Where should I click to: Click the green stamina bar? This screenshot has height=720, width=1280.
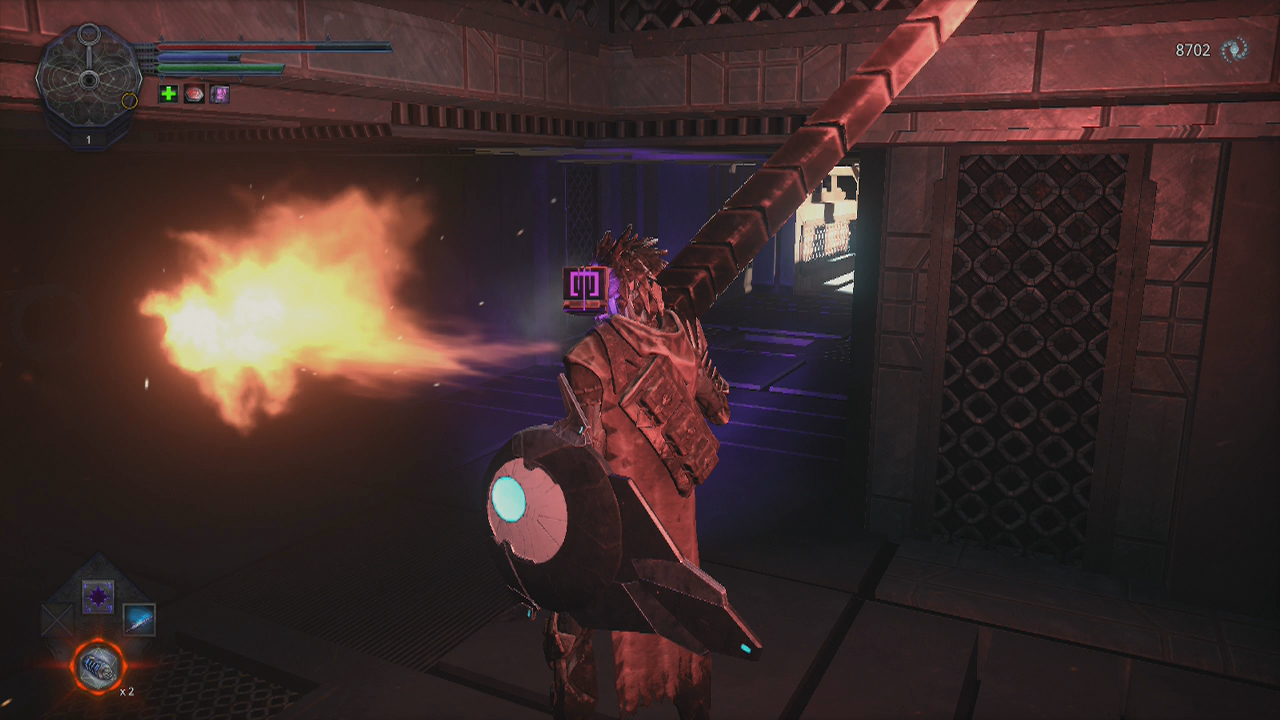220,70
